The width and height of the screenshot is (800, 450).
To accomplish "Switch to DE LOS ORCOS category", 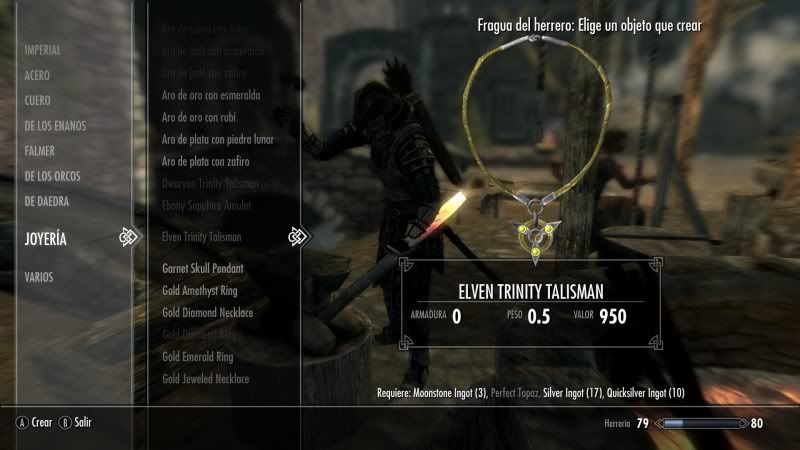I will 53,176.
